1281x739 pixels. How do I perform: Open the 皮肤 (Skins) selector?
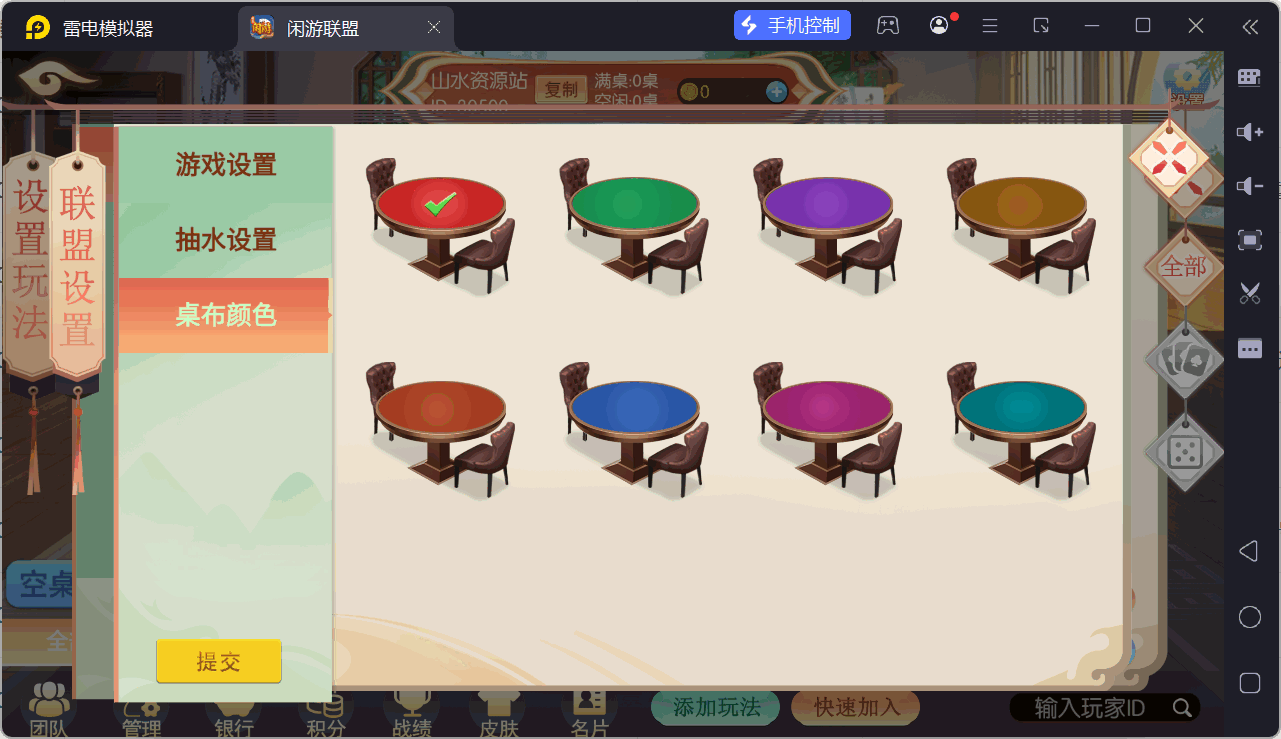pos(497,710)
